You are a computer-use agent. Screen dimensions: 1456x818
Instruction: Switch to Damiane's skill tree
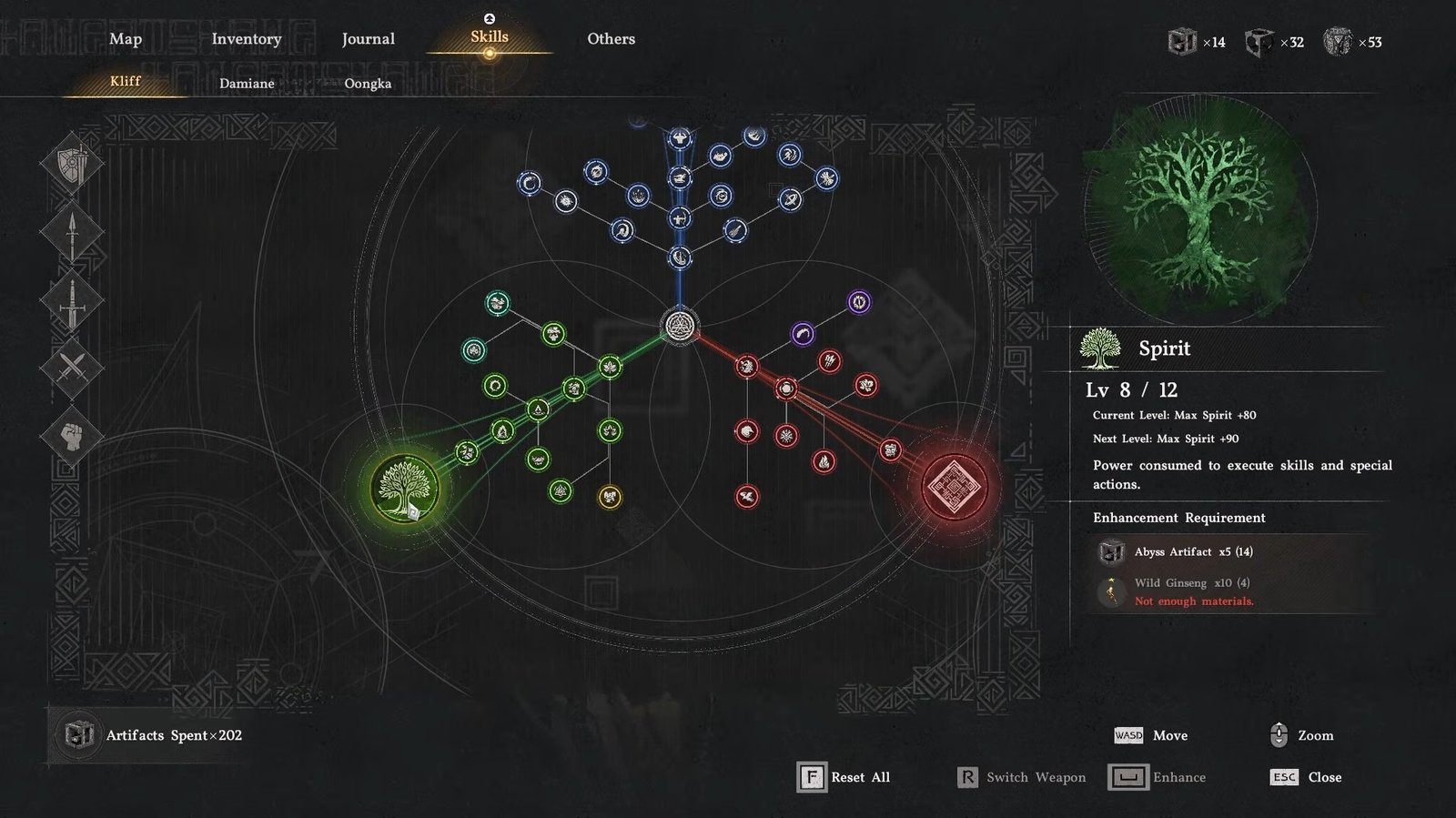pos(247,84)
